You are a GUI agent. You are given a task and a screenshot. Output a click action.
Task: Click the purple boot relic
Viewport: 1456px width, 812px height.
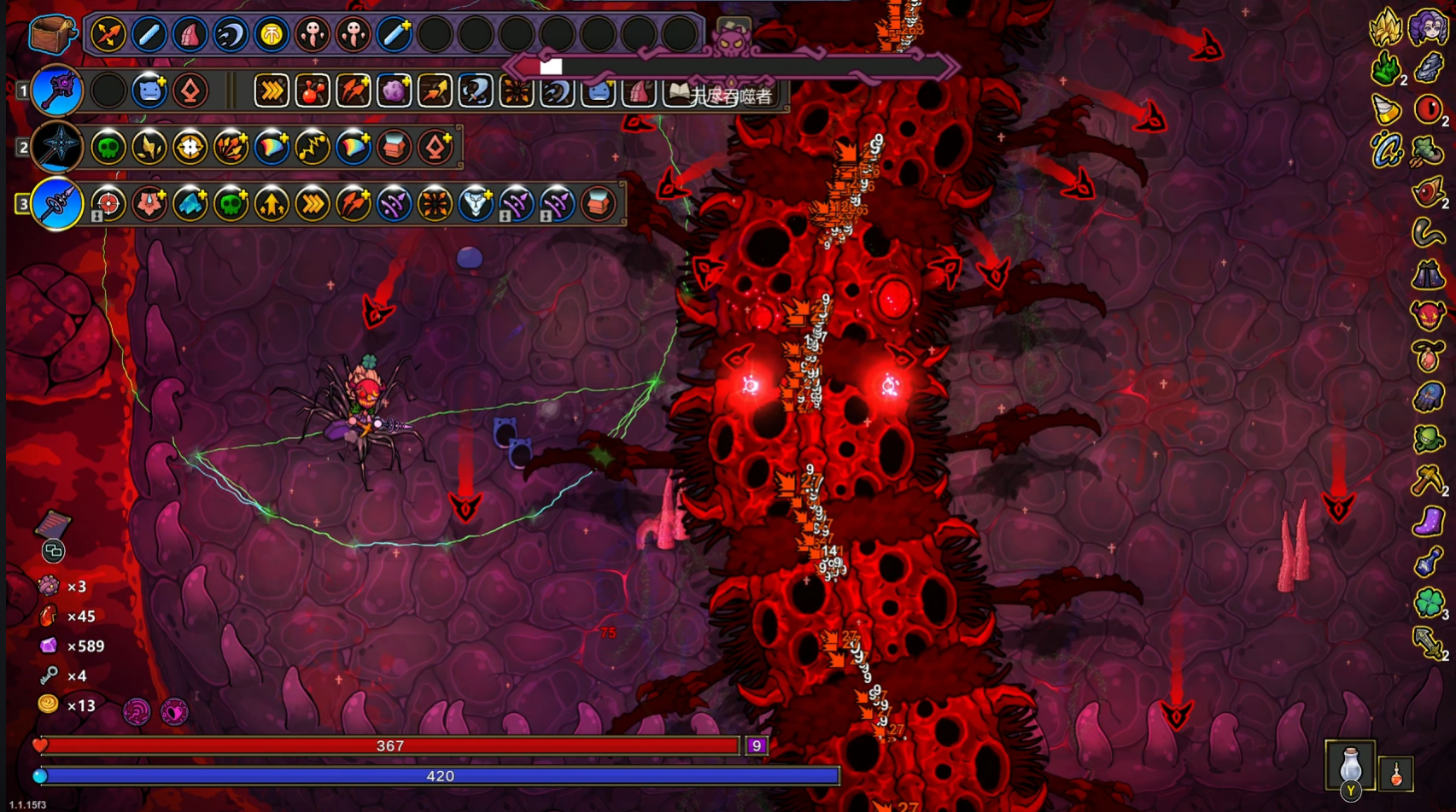click(x=1428, y=521)
